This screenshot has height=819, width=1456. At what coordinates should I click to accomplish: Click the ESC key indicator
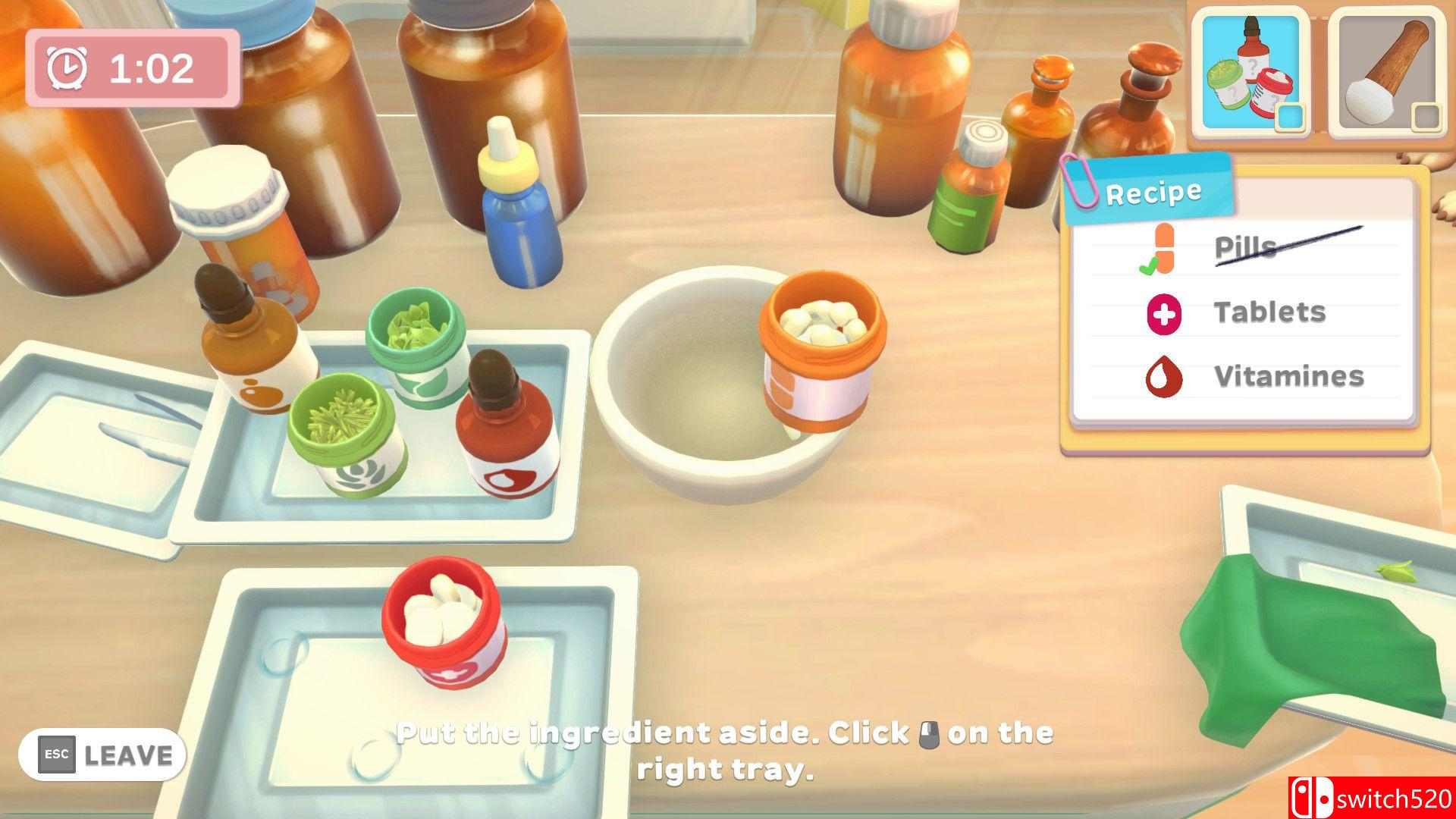click(56, 754)
